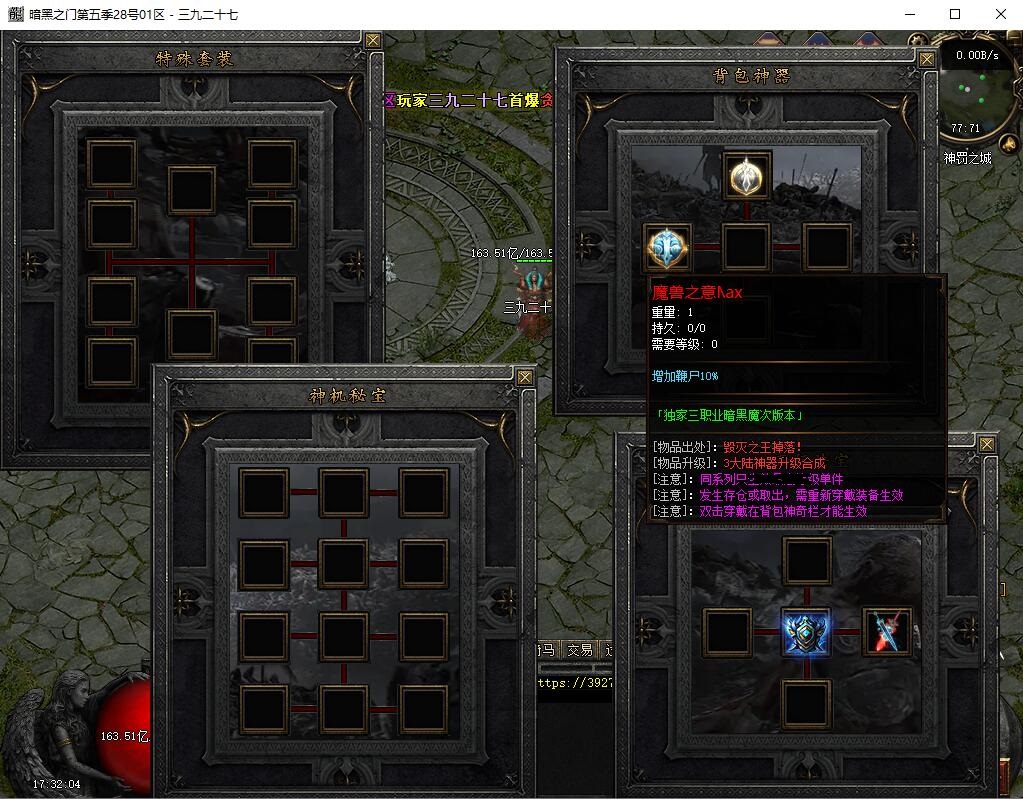Viewport: 1023px width, 799px height.
Task: Open the 交易 trade button
Action: point(580,650)
